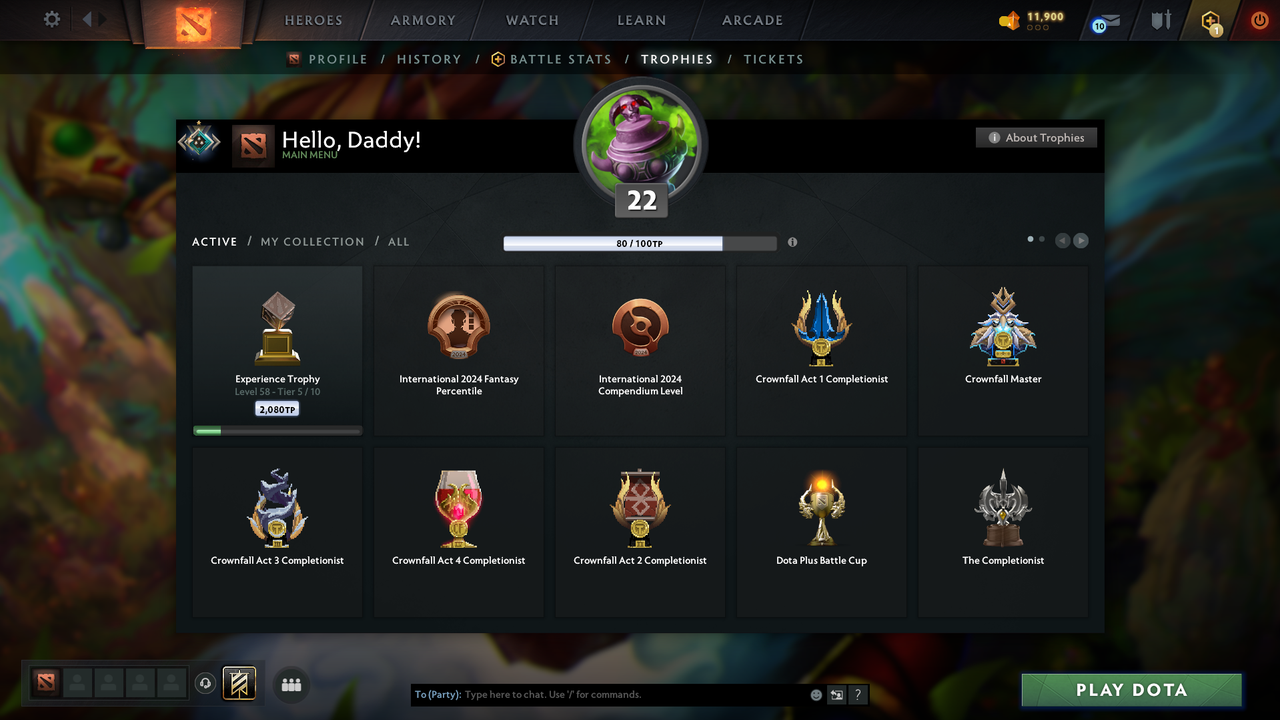Viewport: 1280px width, 720px height.
Task: Open the TROPHIES menu item
Action: [x=677, y=59]
